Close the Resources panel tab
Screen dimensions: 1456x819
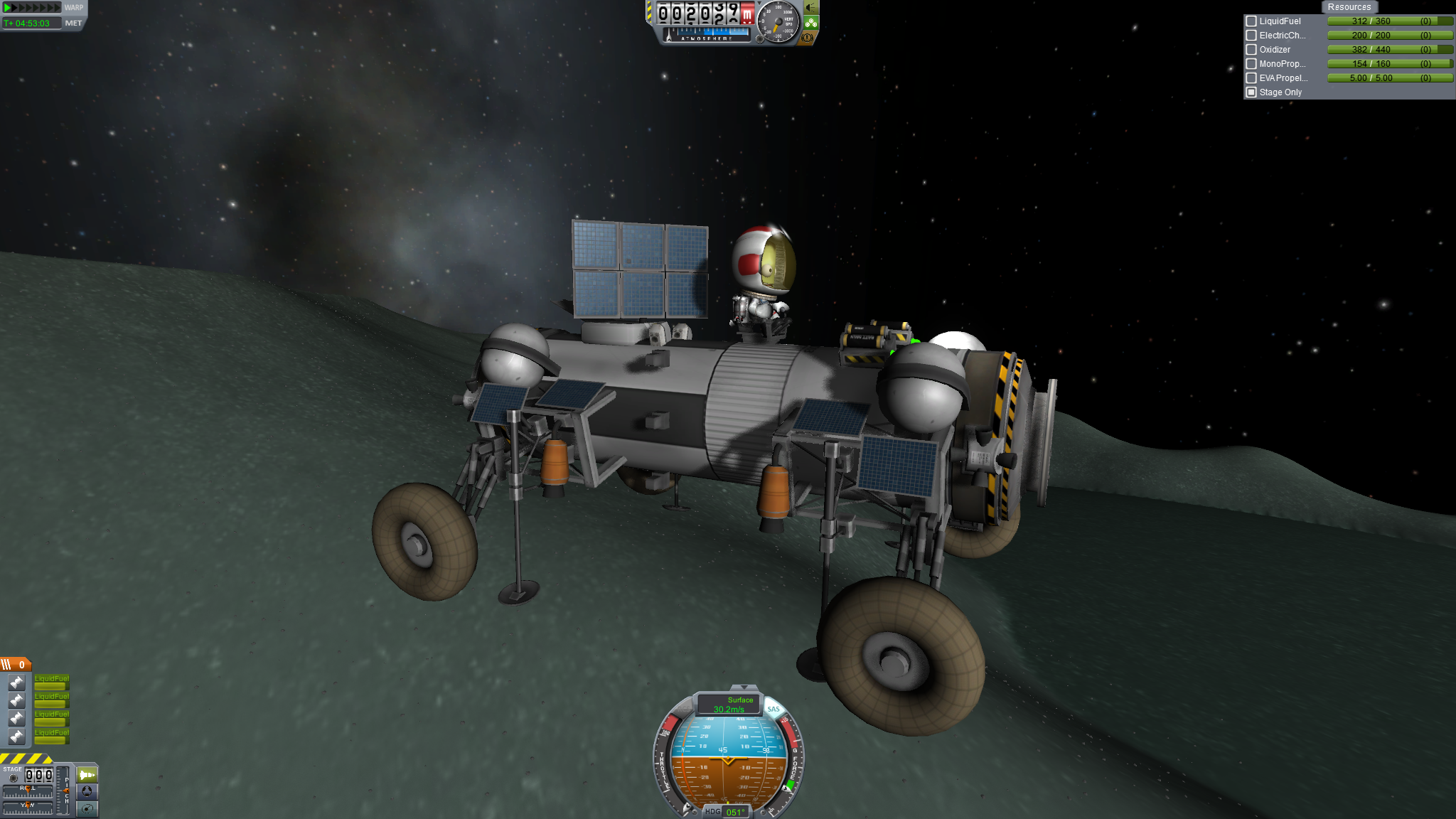(x=1349, y=7)
